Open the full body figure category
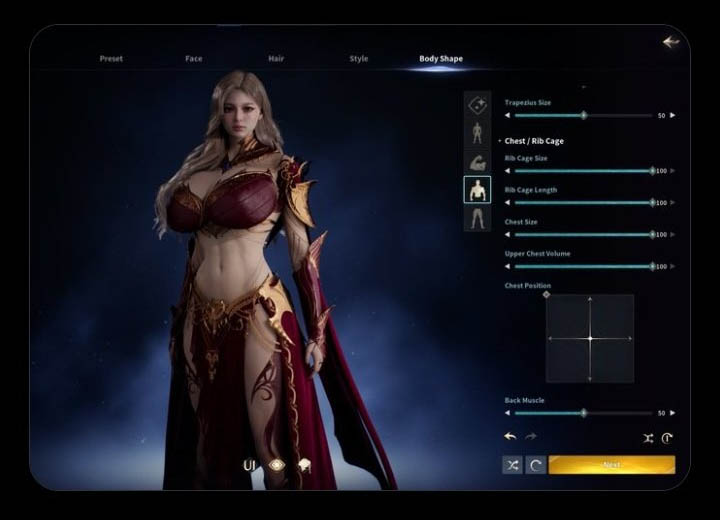 [x=477, y=133]
